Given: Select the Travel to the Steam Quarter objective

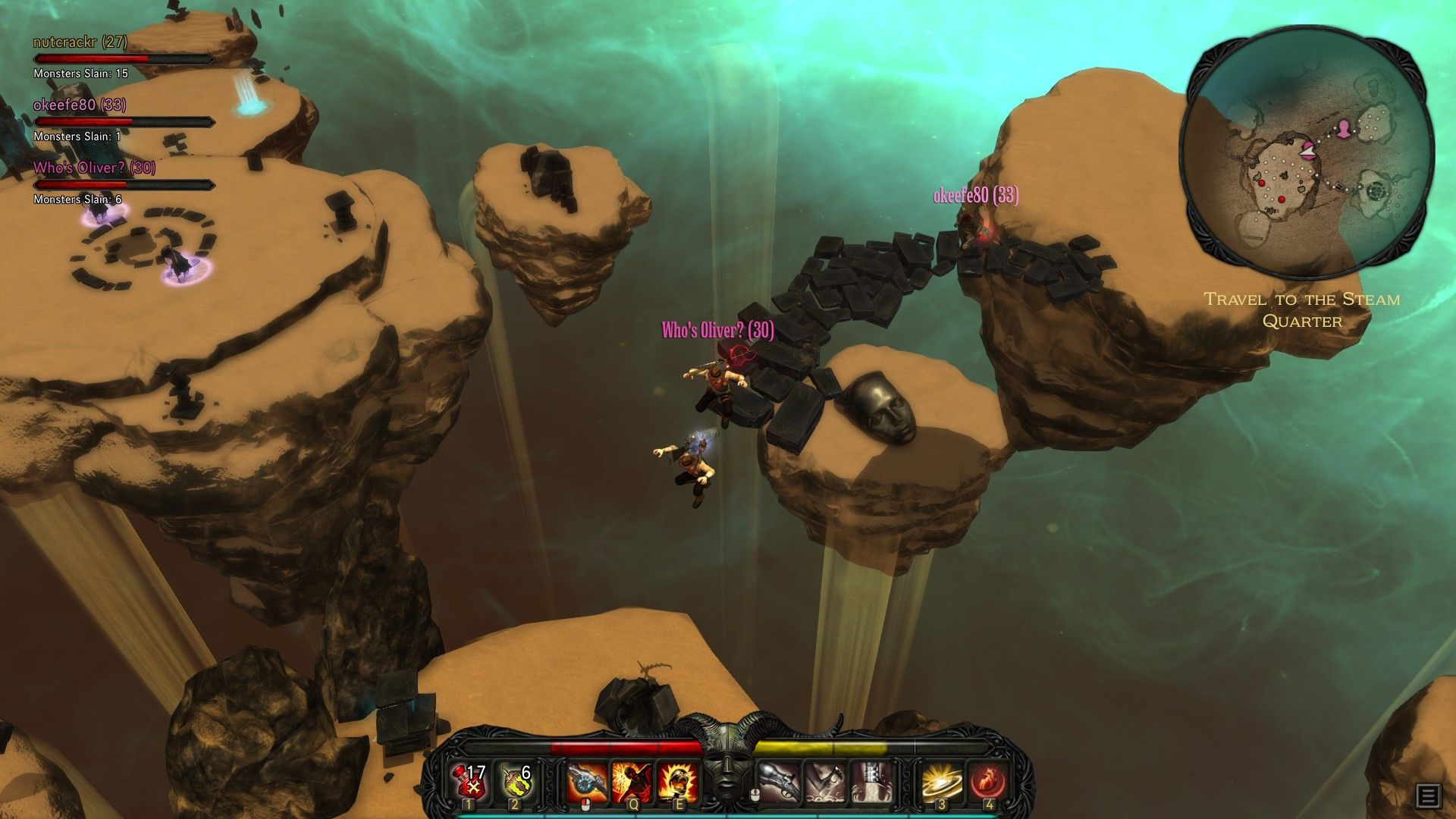Looking at the screenshot, I should (1302, 310).
